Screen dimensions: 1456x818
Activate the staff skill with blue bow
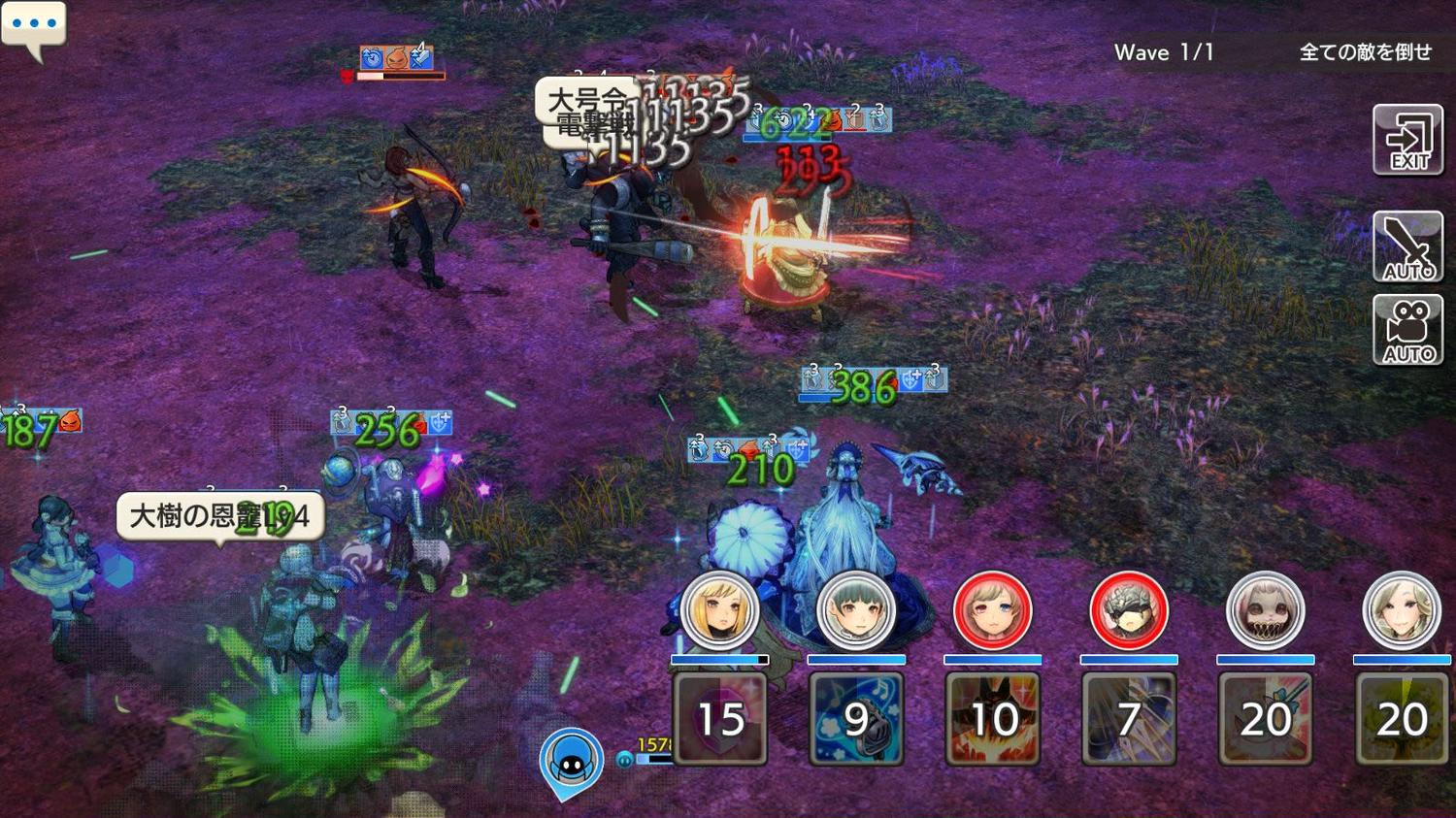pyautogui.click(x=1265, y=718)
